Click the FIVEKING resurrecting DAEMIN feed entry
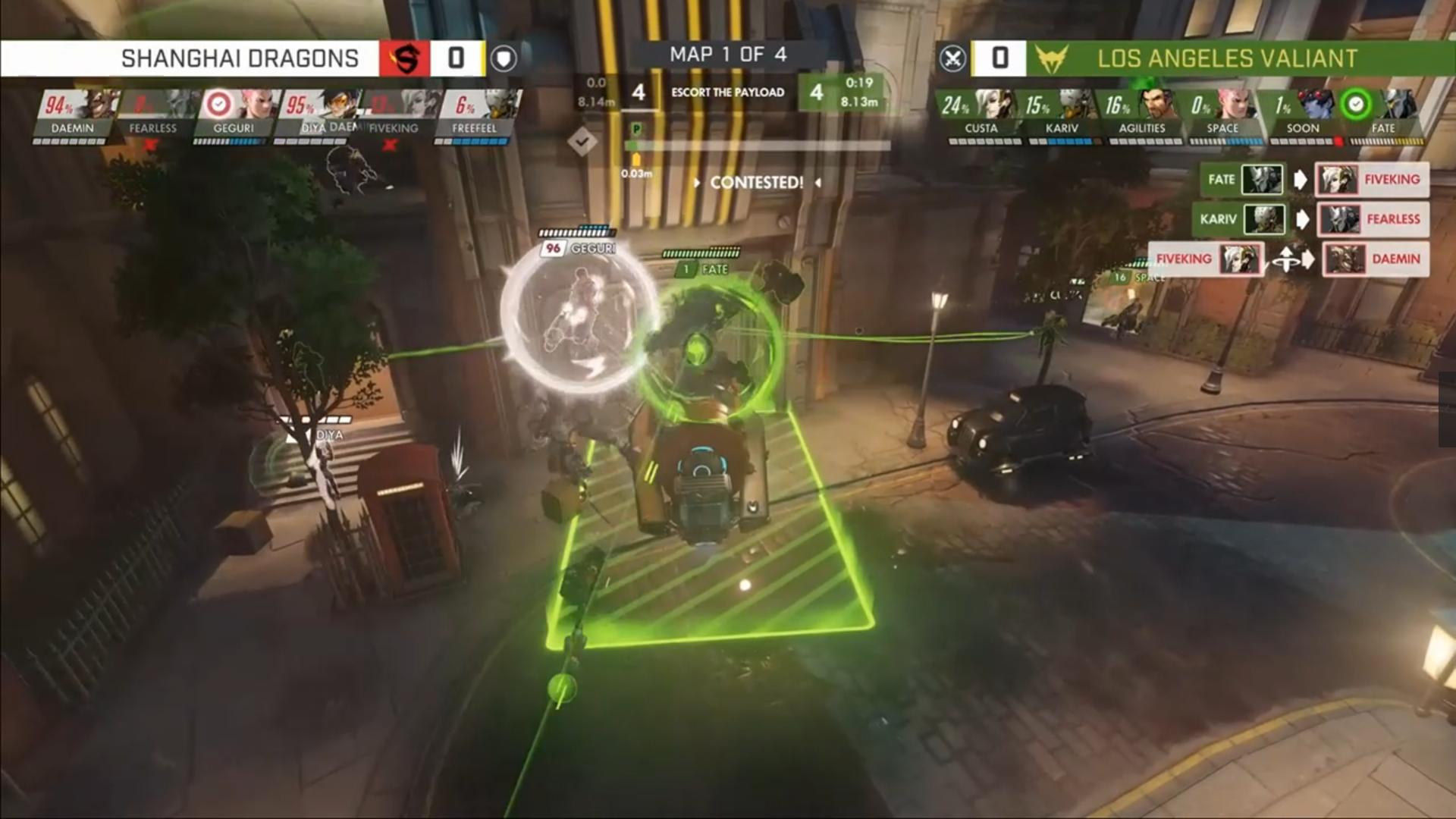The width and height of the screenshot is (1456, 819). click(x=1288, y=259)
